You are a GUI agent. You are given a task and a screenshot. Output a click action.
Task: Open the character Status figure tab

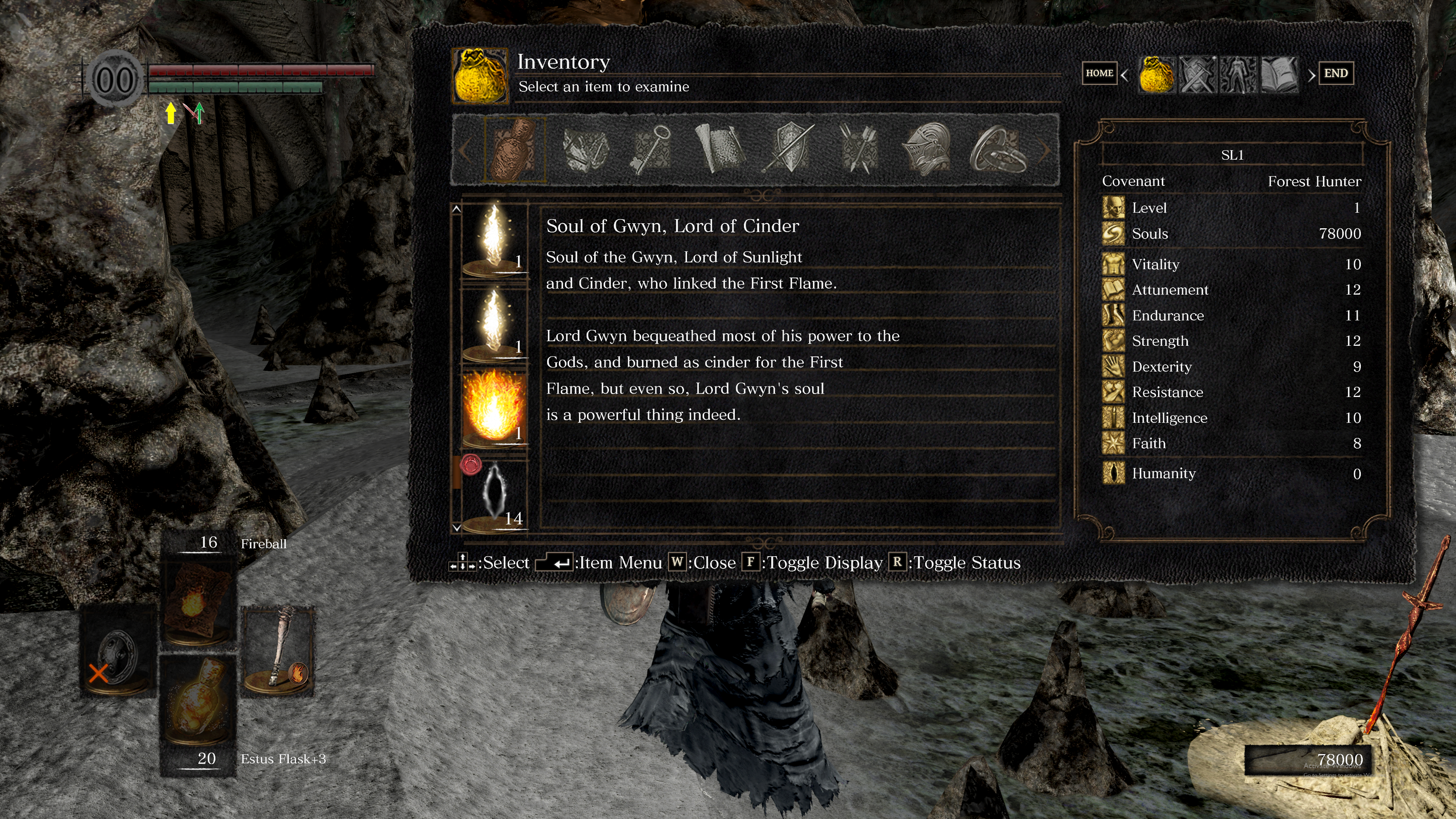[1238, 74]
